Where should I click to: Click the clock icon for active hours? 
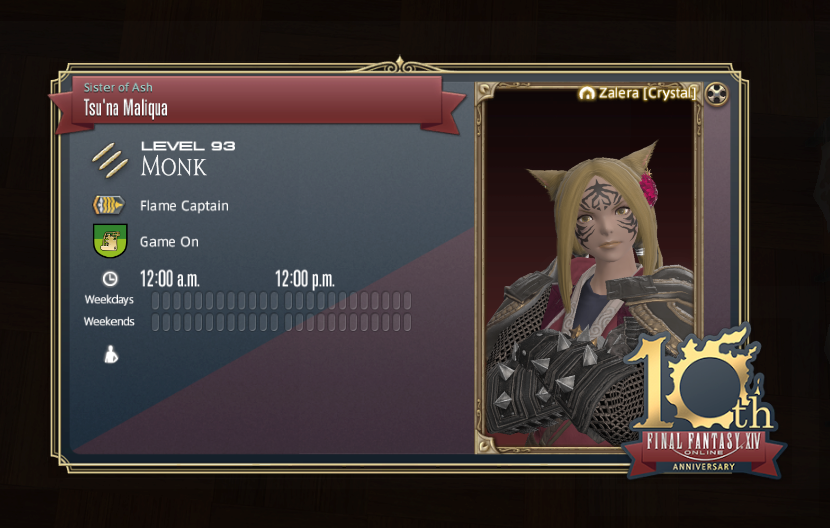click(x=110, y=279)
